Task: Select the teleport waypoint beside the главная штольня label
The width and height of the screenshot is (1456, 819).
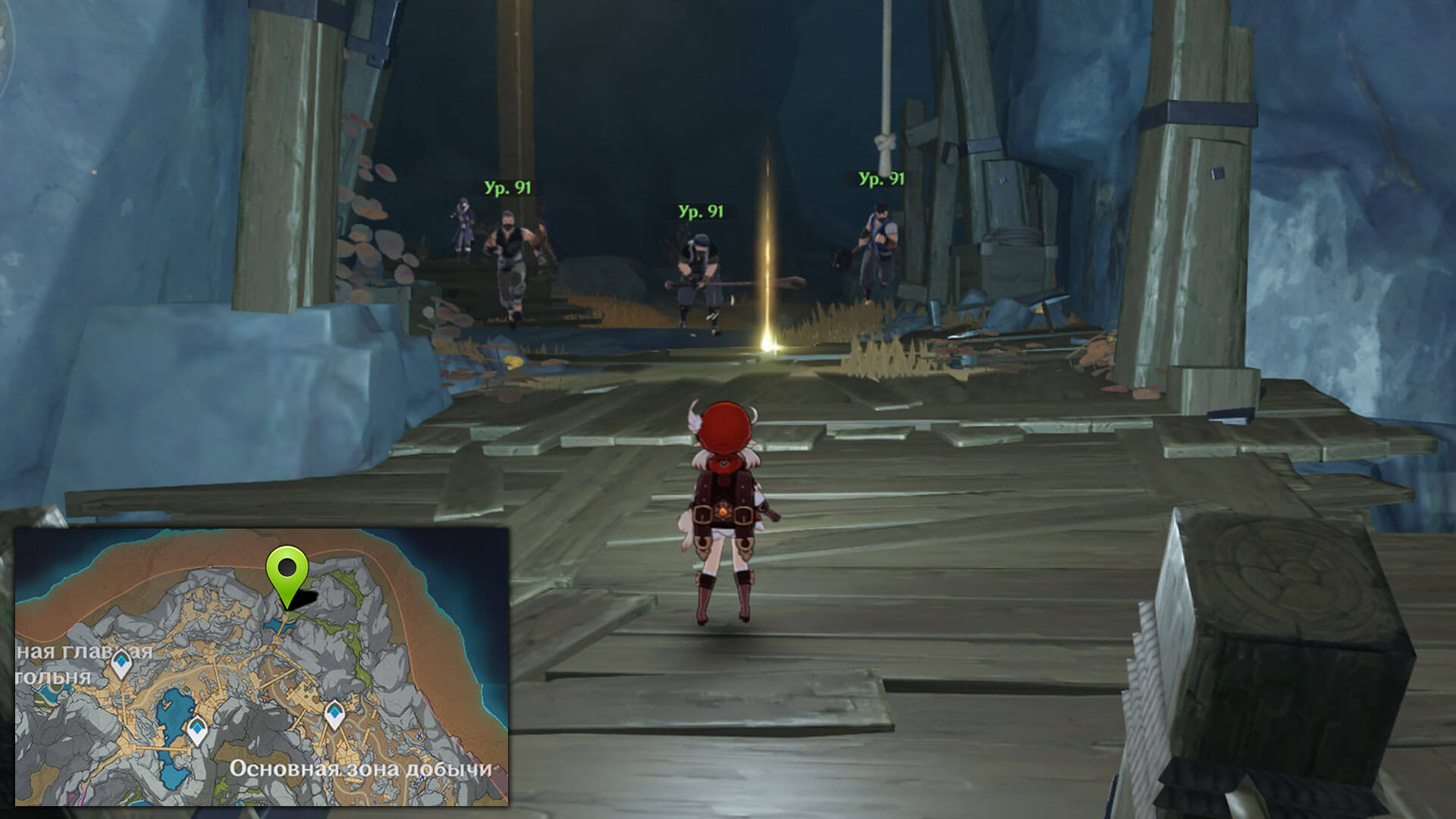Action: click(x=121, y=664)
